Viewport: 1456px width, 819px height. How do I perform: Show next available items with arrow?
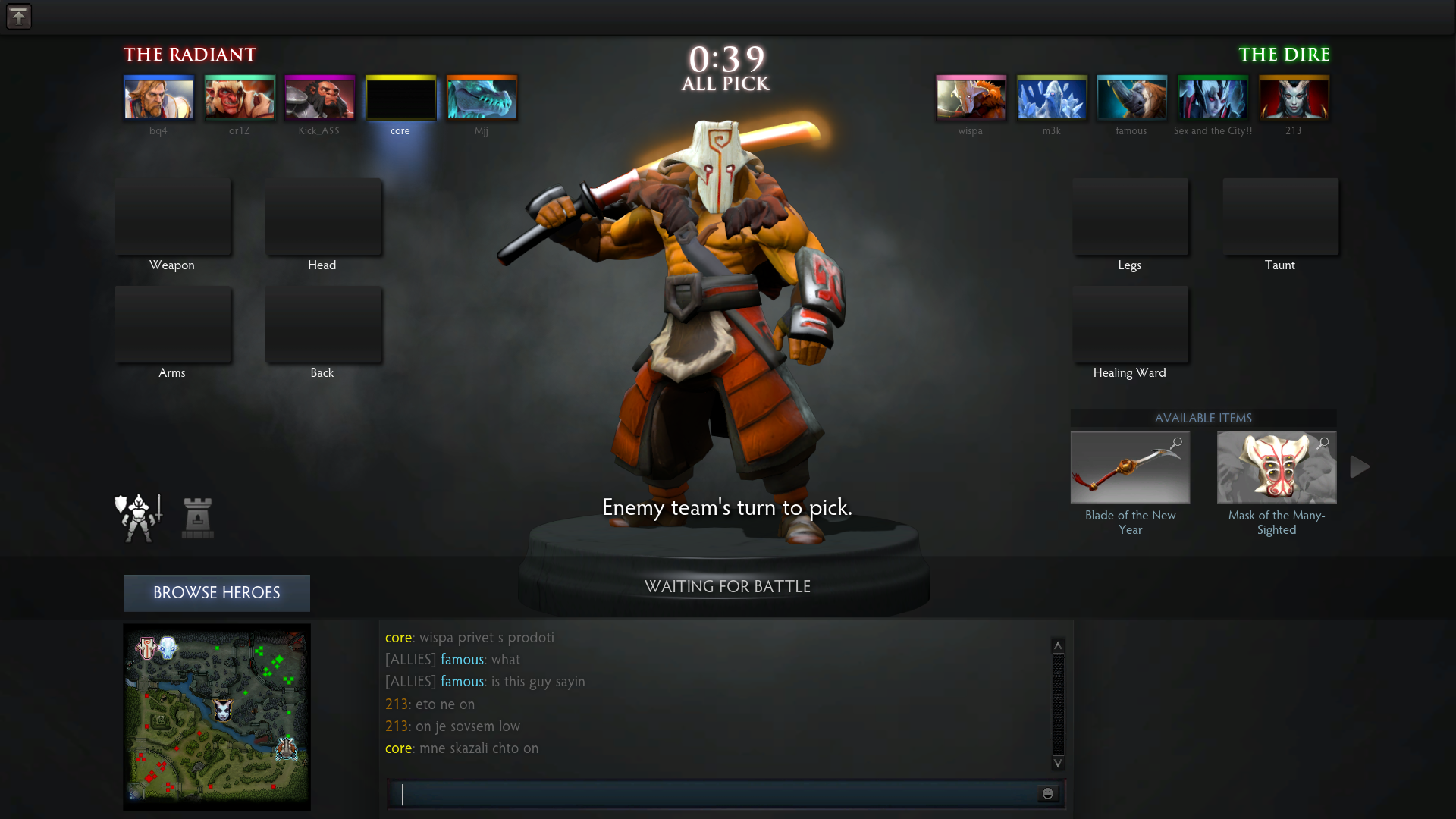pyautogui.click(x=1360, y=468)
